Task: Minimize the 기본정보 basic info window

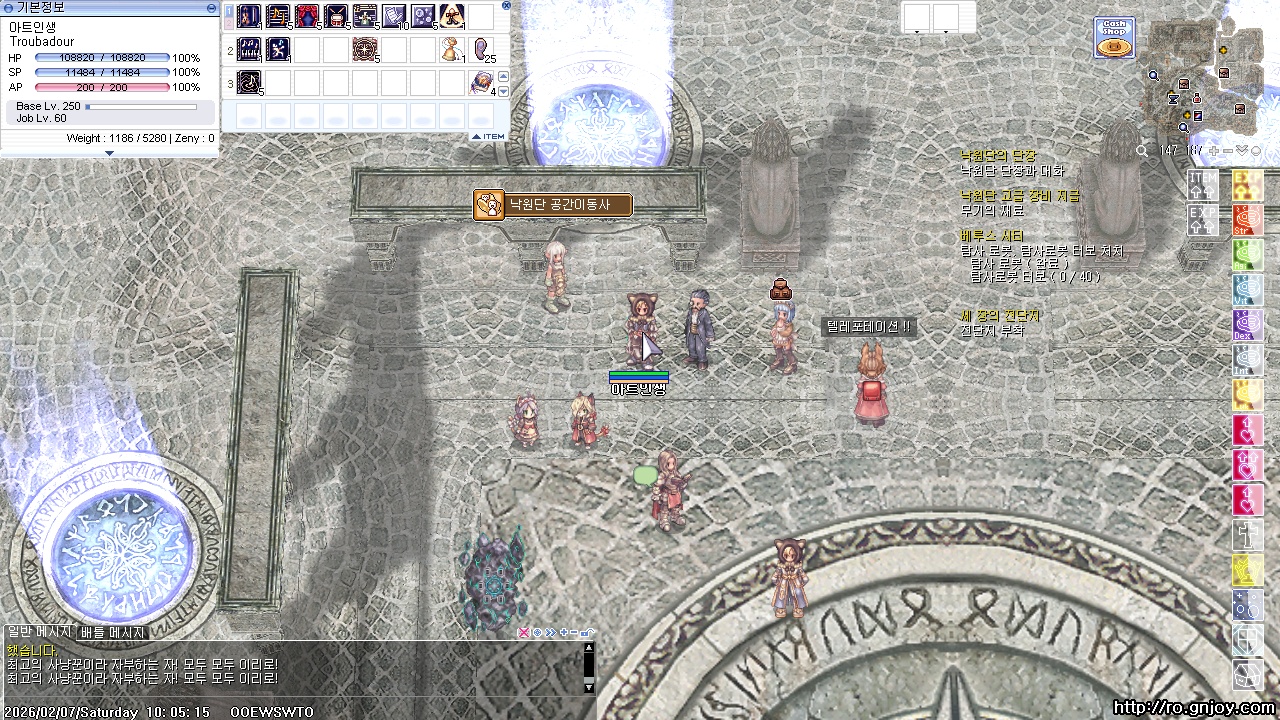Action: [x=211, y=7]
